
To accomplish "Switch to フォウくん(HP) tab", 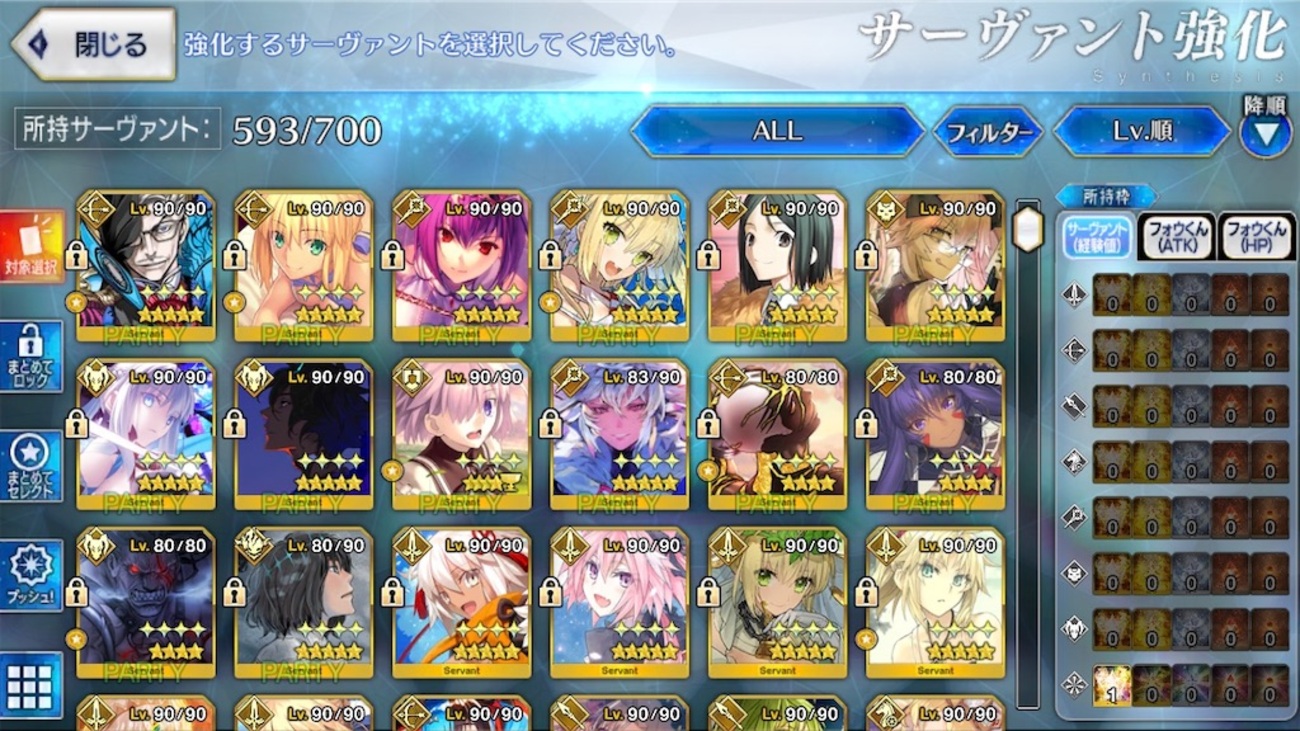I will click(1255, 236).
